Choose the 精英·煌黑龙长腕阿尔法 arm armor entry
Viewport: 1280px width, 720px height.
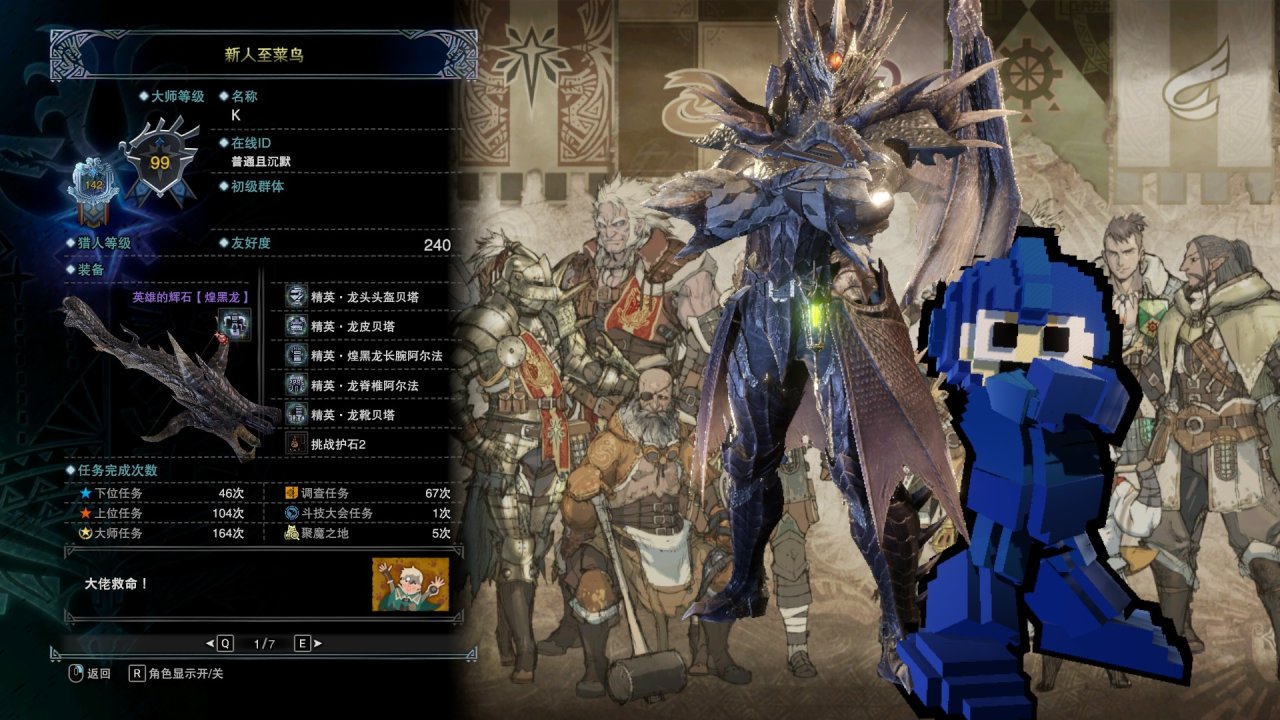(x=375, y=355)
